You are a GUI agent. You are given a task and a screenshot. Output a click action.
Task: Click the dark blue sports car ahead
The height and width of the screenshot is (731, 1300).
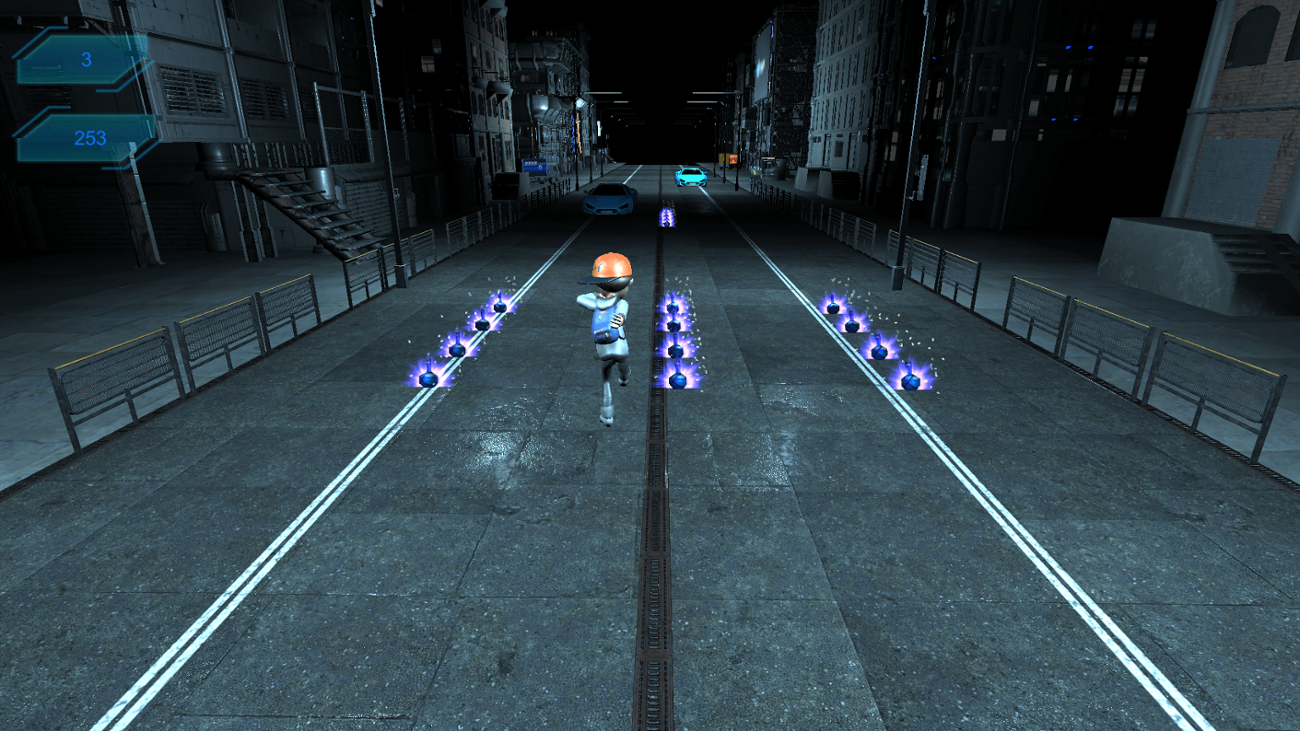click(x=607, y=201)
